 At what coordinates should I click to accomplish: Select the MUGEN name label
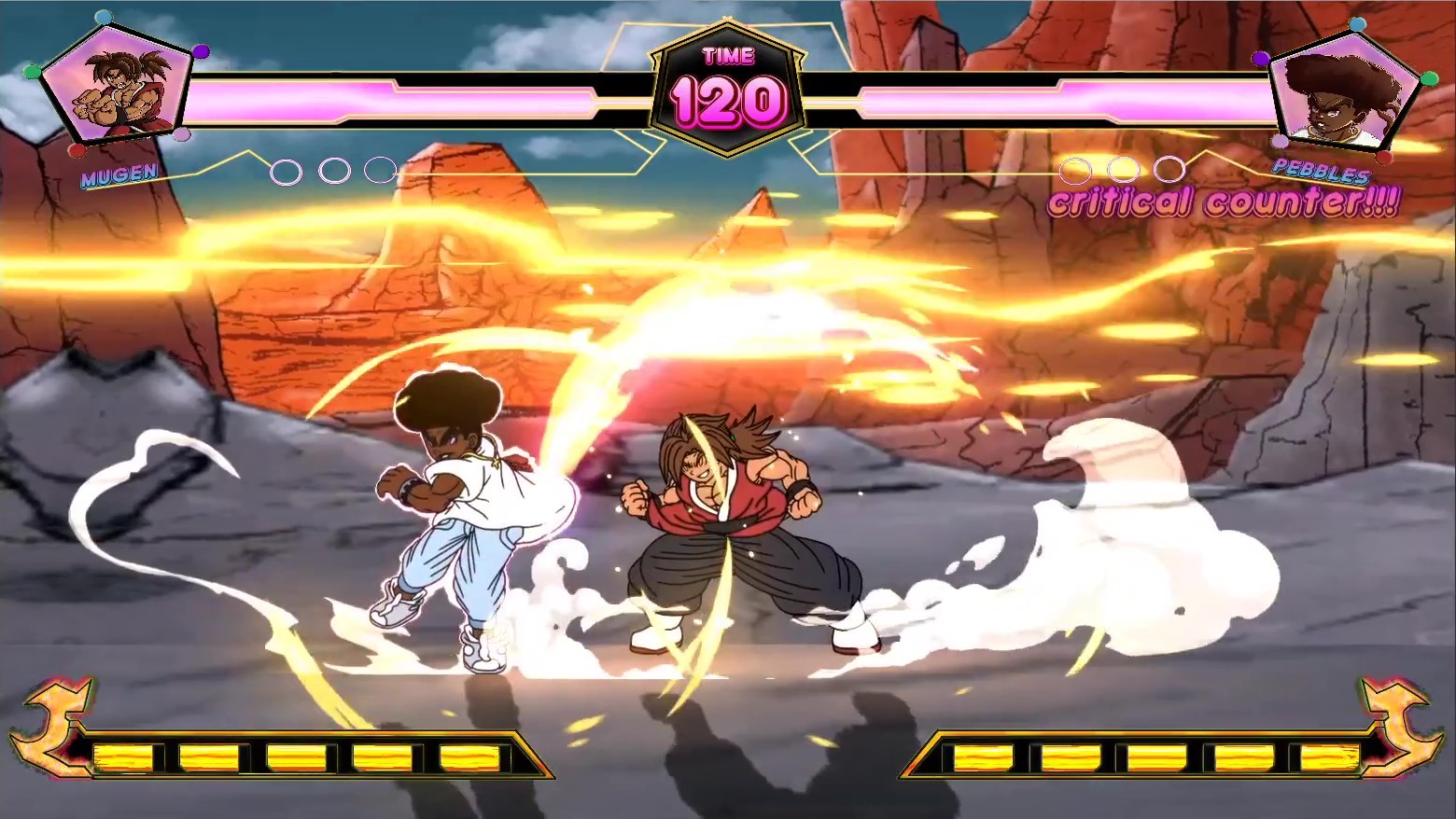pyautogui.click(x=119, y=175)
